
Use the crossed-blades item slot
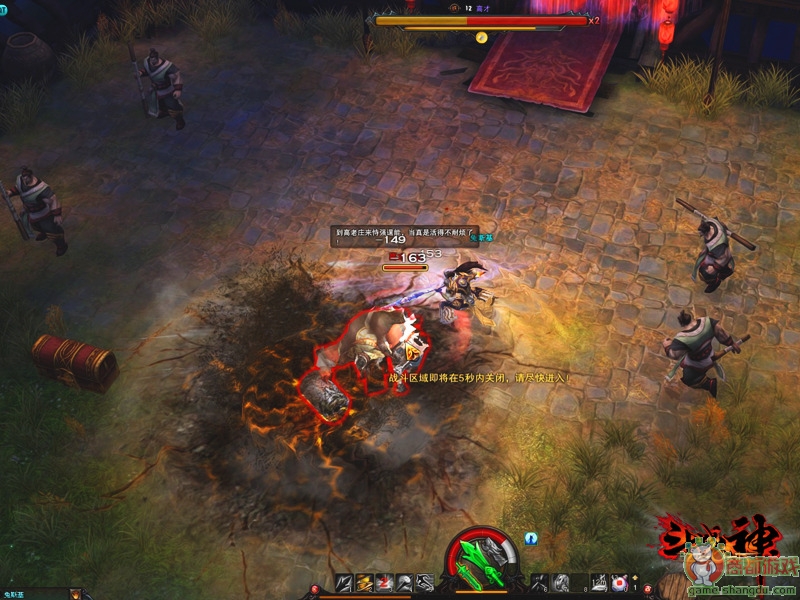(538, 582)
